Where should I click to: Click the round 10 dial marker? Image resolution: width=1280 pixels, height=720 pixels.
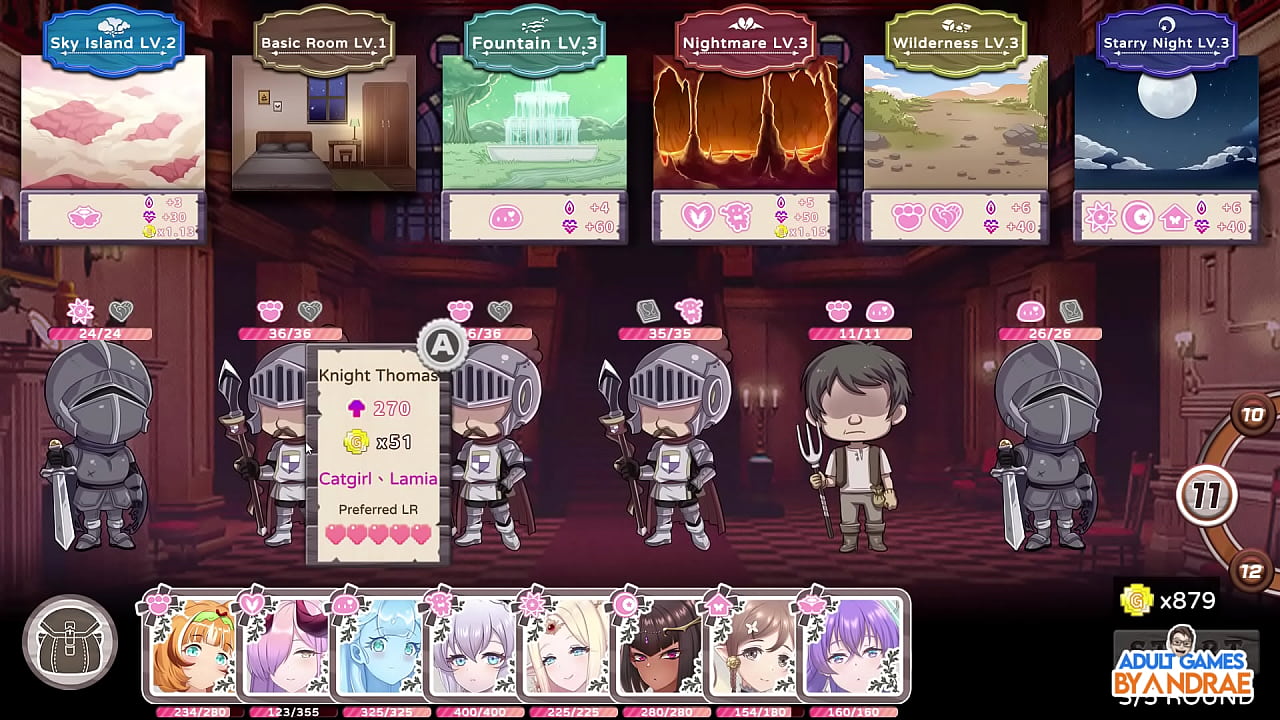(1252, 414)
